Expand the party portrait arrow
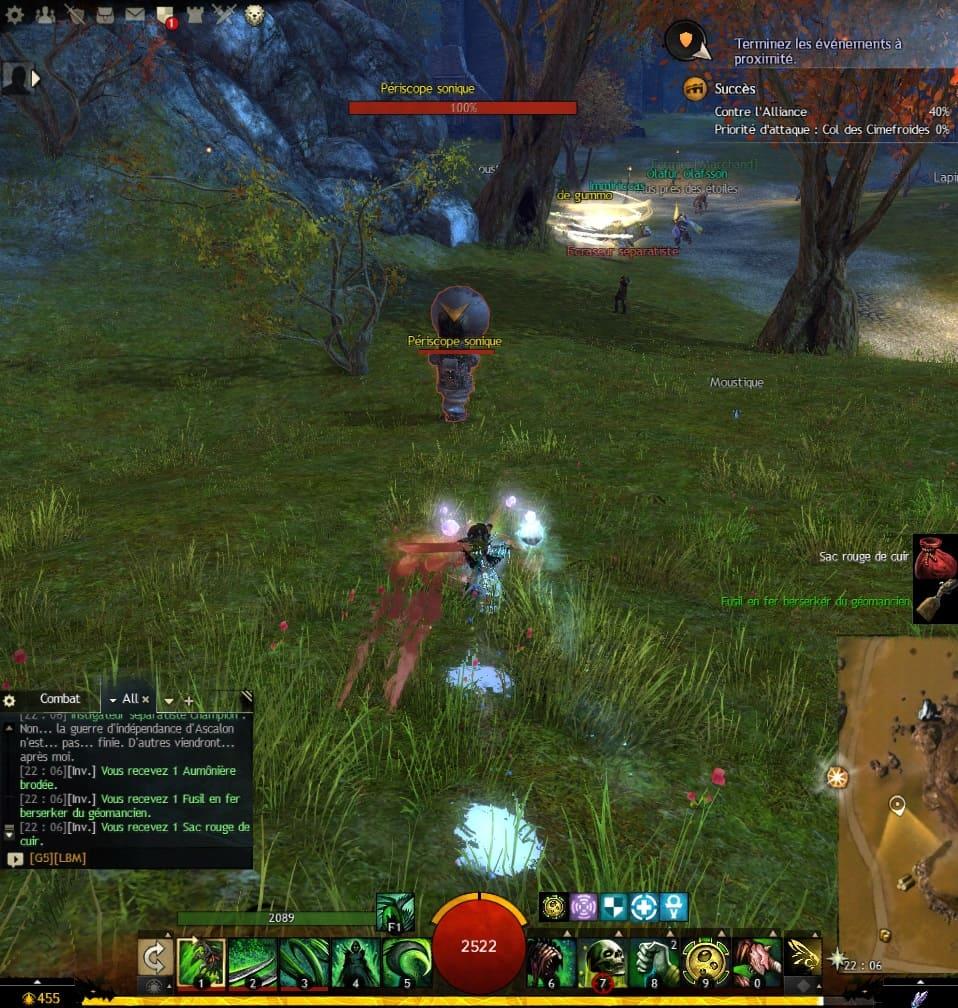The image size is (958, 1008). coord(37,77)
